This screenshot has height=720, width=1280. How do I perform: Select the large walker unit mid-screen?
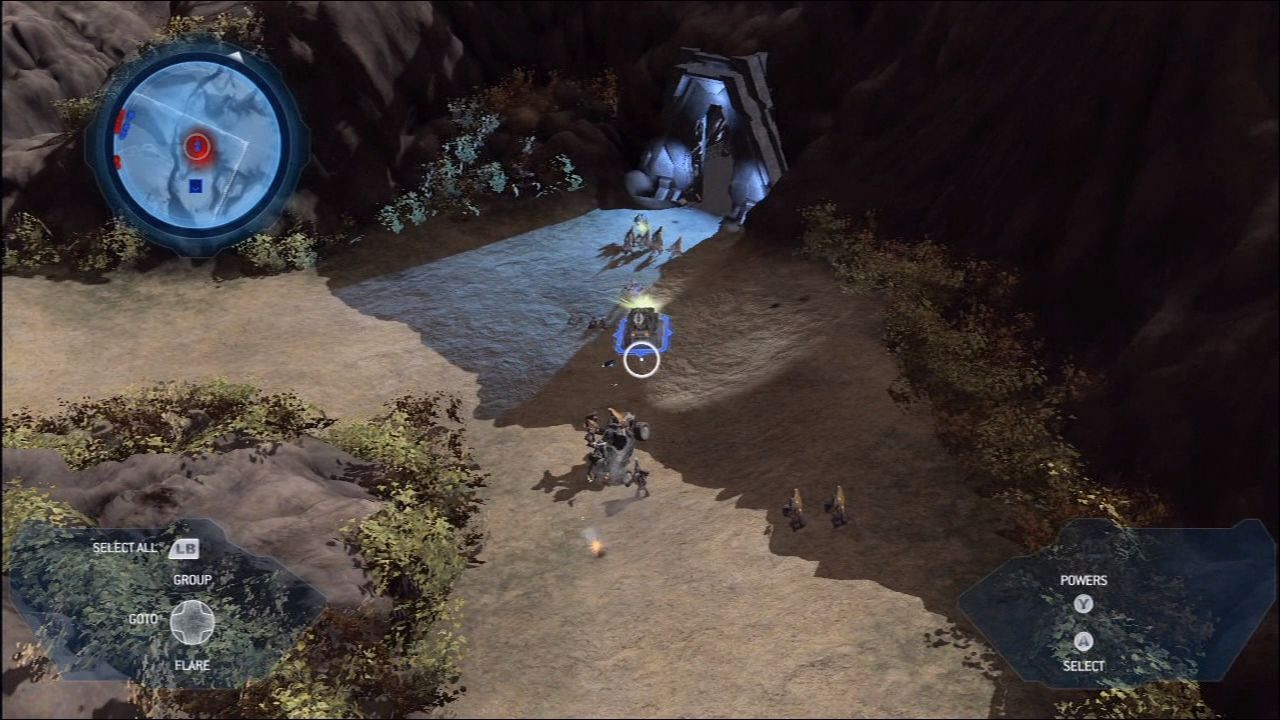pos(615,445)
